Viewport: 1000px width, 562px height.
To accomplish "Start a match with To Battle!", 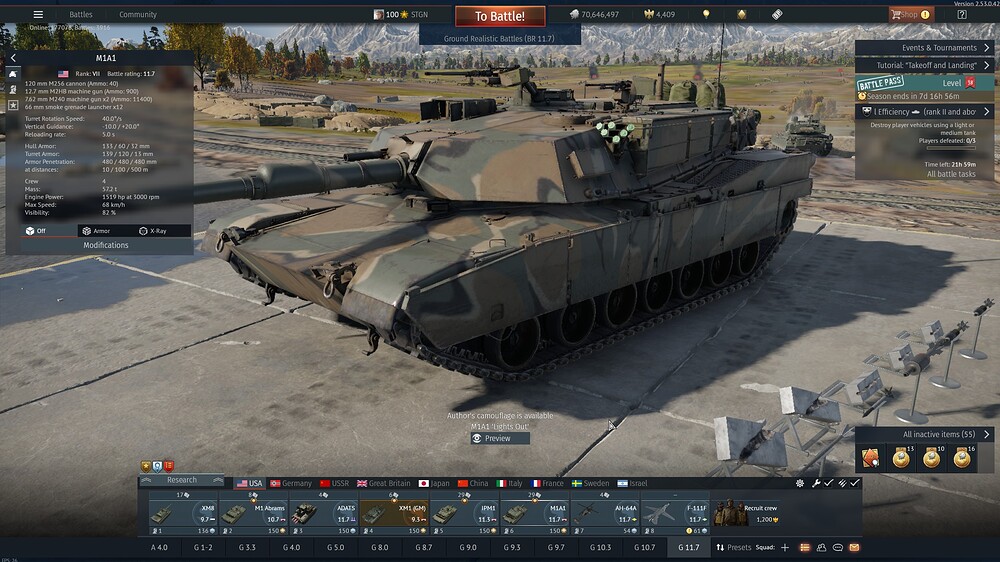I will point(500,16).
